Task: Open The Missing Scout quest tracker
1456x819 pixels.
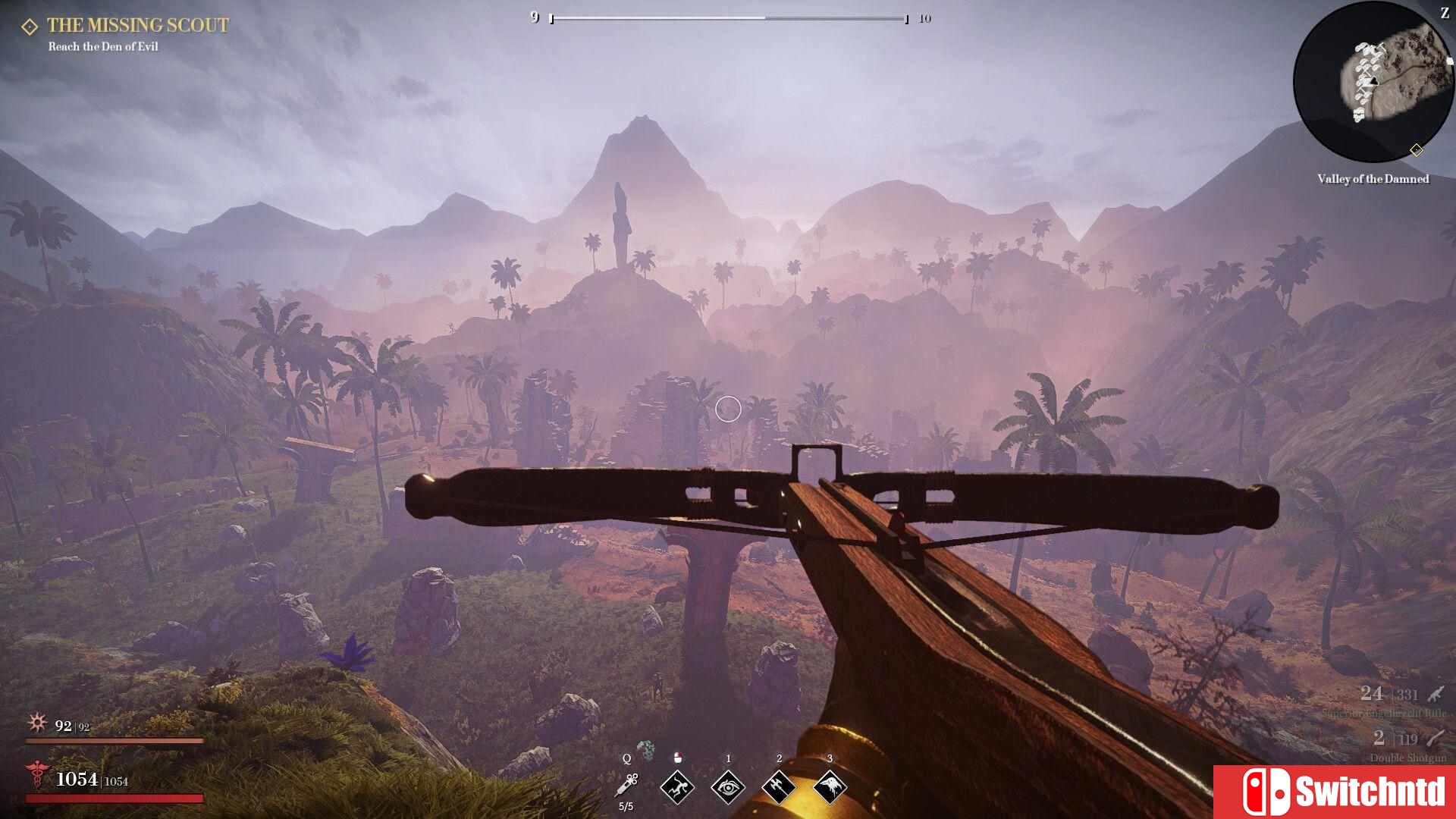Action: (136, 26)
